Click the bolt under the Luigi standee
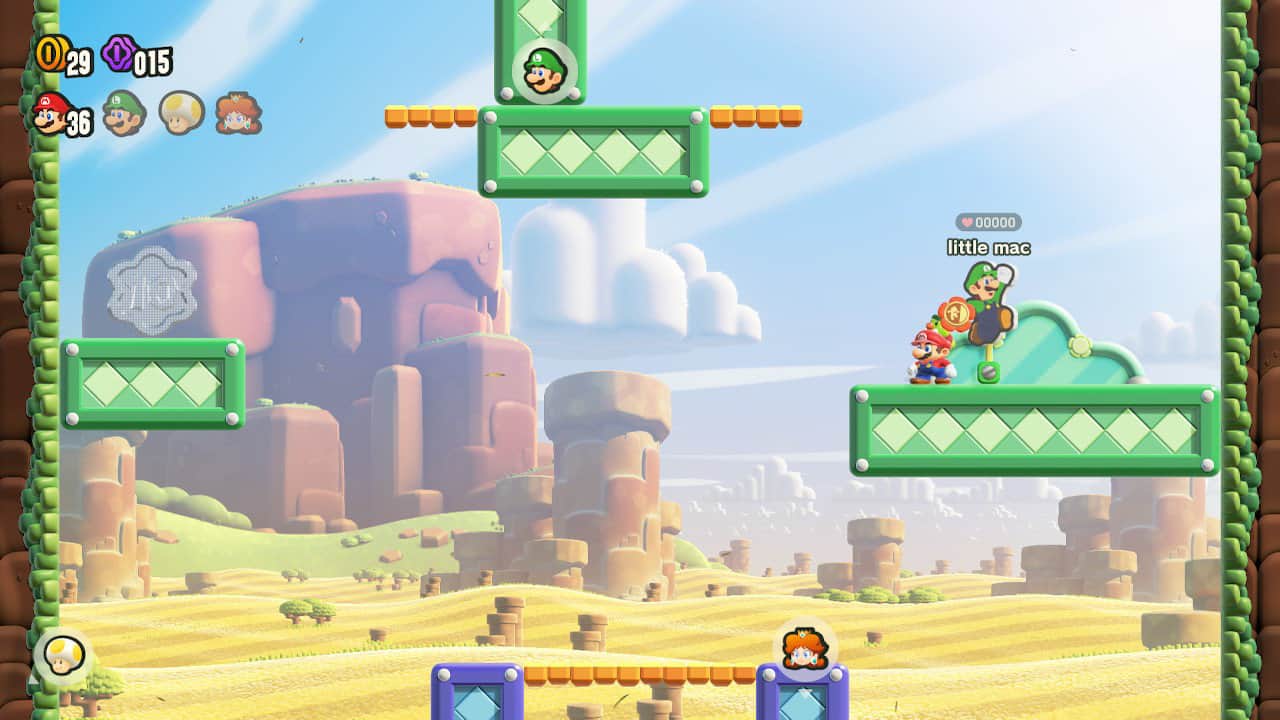Screen dimensions: 1280x720 [989, 369]
